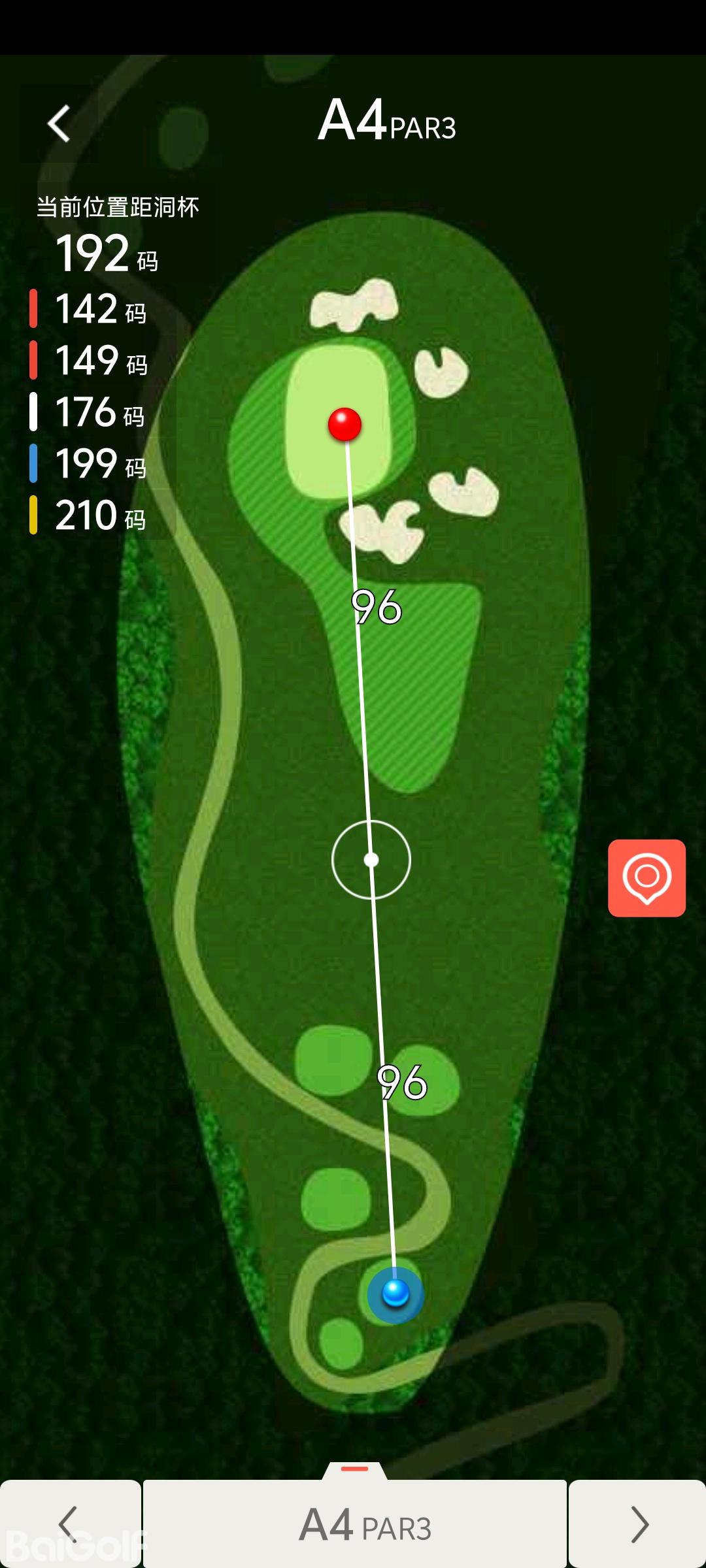Tap the orange location pin button
706x1568 pixels.
[x=647, y=877]
